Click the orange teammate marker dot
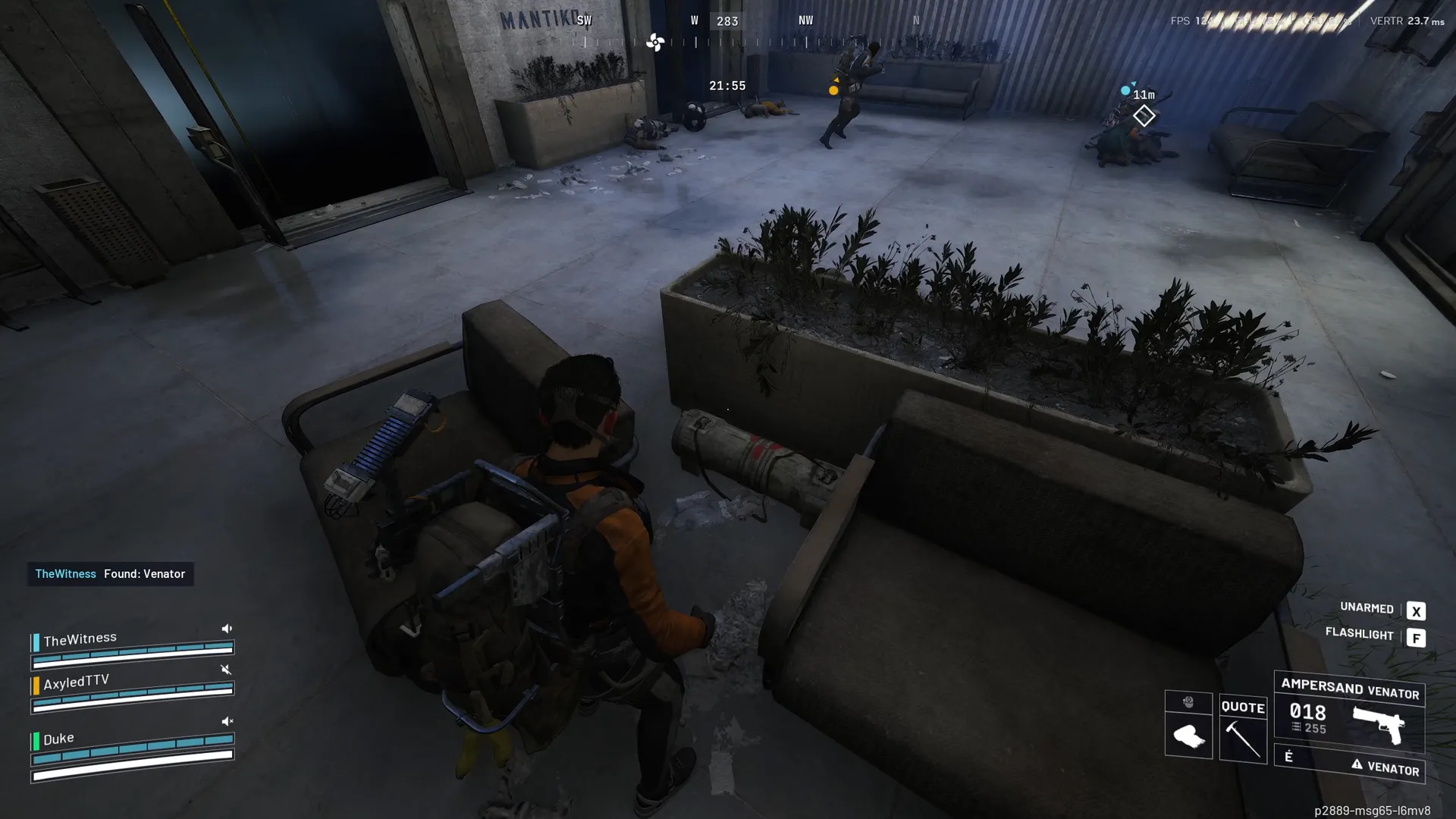The image size is (1456, 819). pos(833,90)
